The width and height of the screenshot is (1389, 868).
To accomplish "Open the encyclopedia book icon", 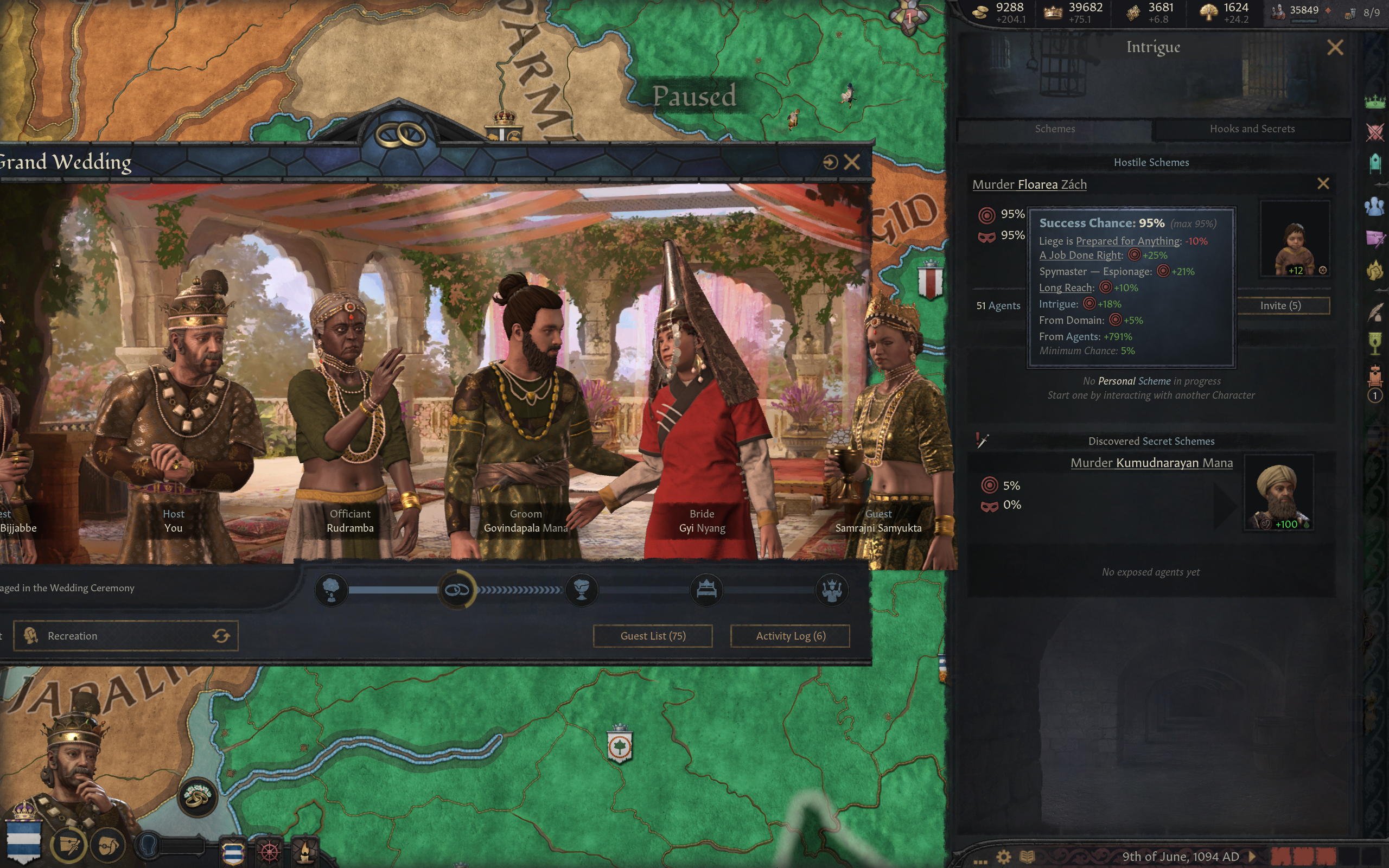I will click(x=1027, y=857).
